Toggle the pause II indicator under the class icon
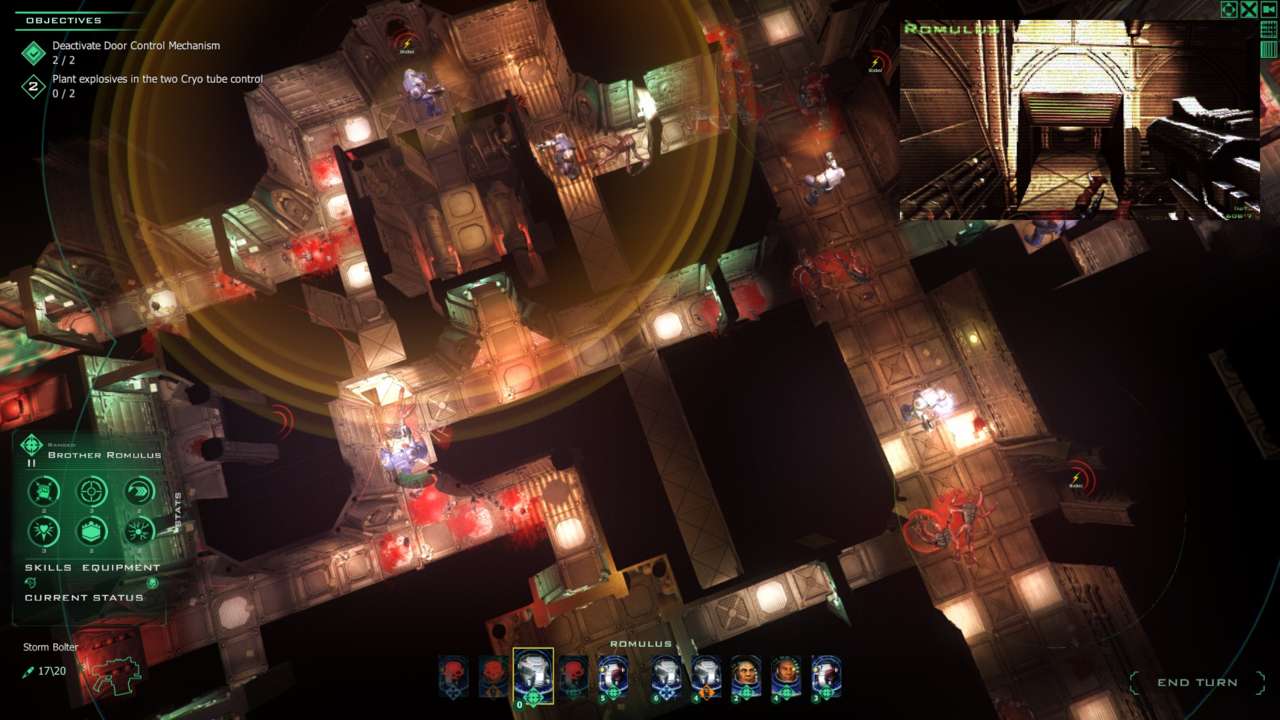 point(31,463)
